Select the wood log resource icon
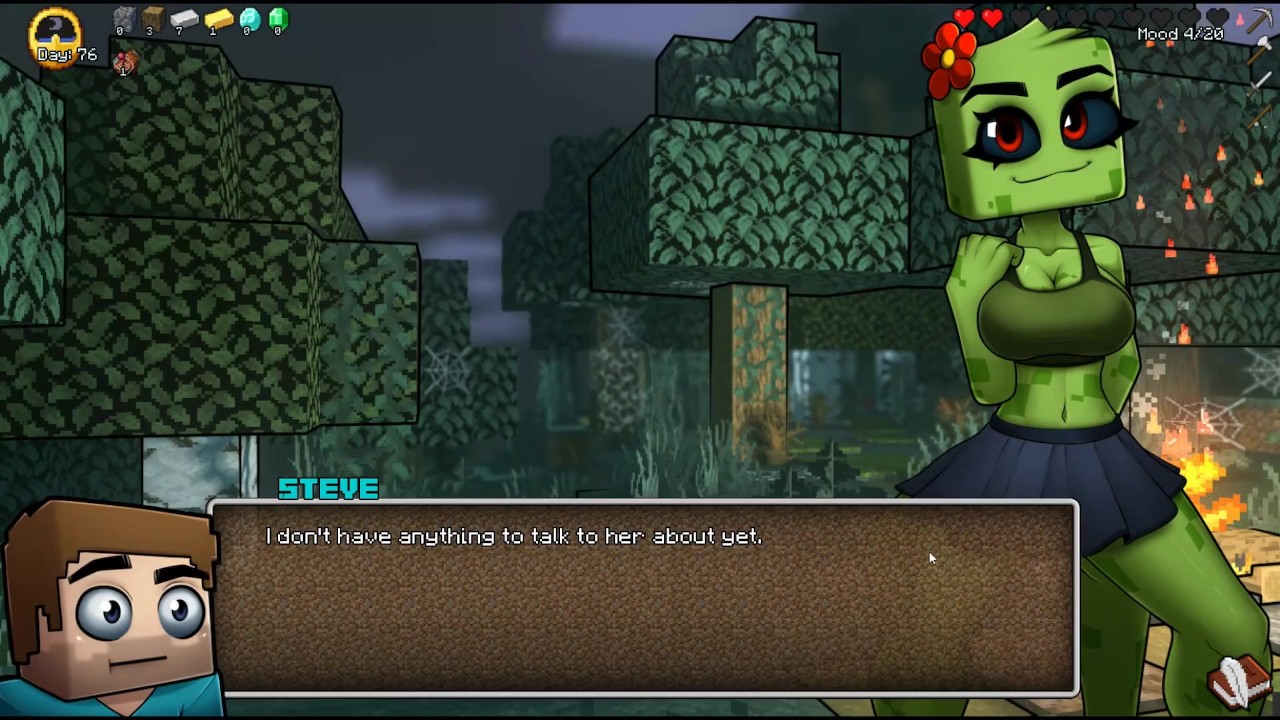 (152, 18)
